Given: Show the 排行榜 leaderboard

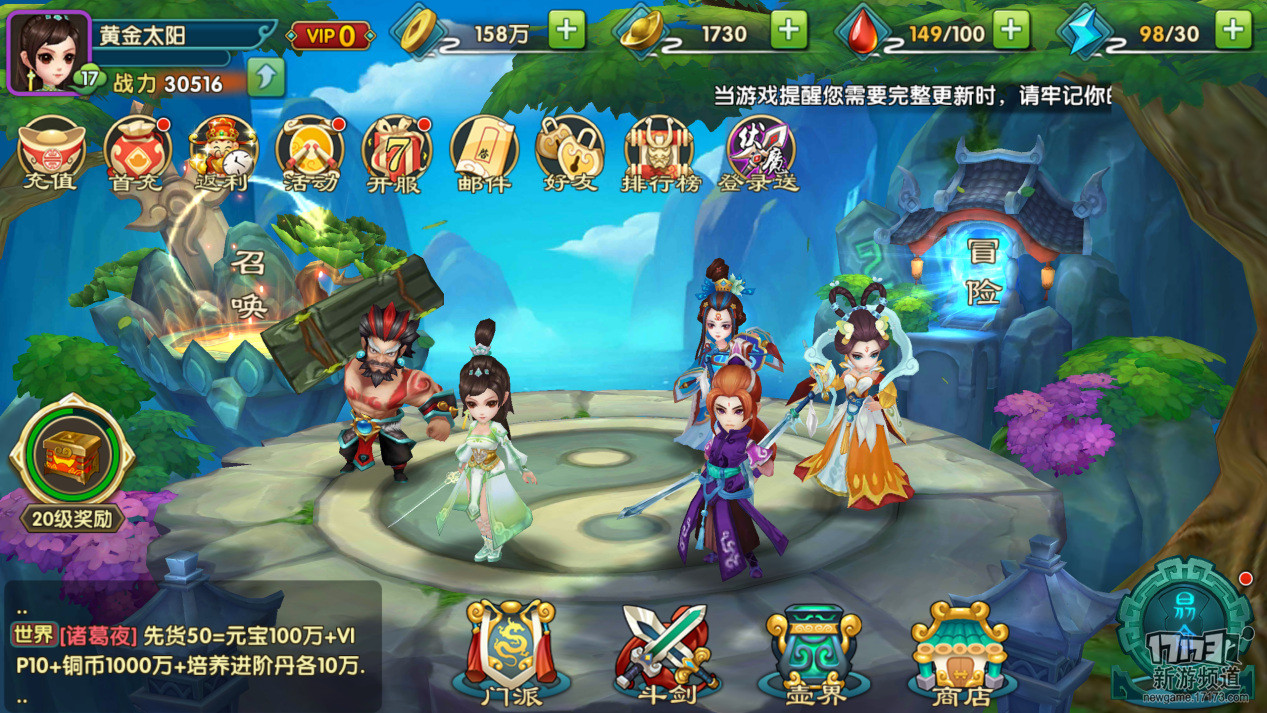Looking at the screenshot, I should point(658,153).
